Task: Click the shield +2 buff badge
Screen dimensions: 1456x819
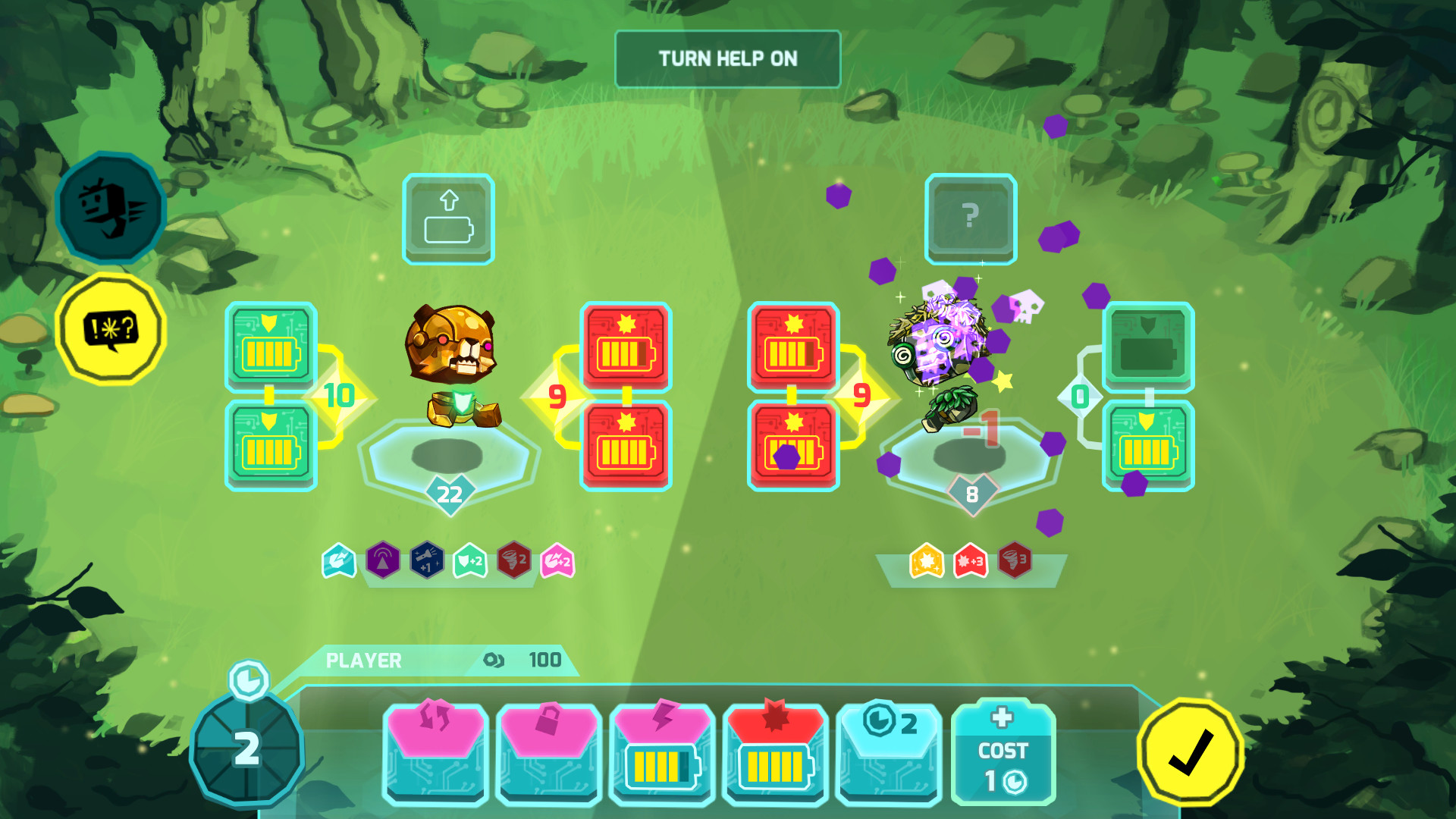Action: click(472, 563)
